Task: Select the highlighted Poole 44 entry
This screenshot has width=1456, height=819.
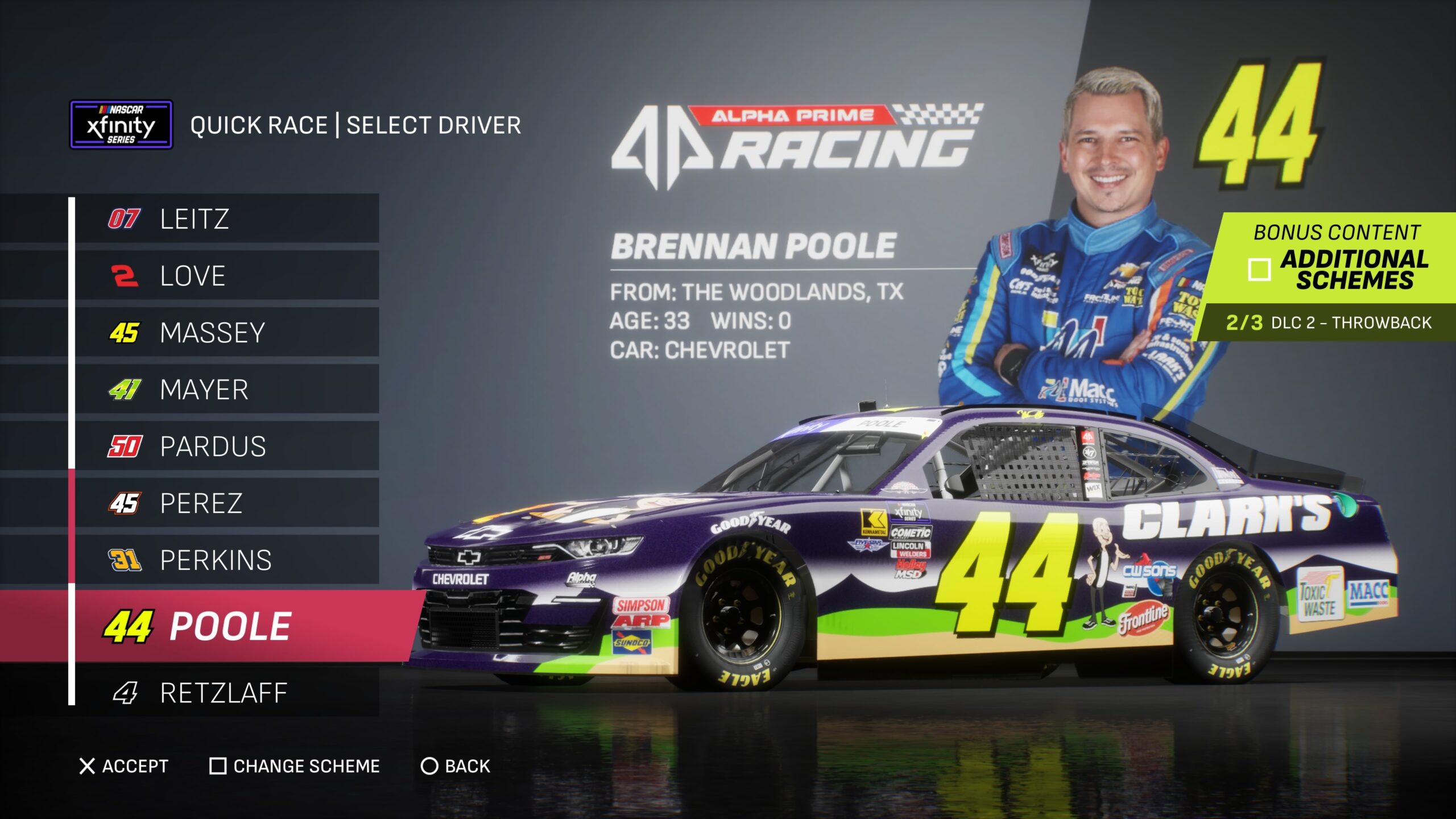Action: (x=226, y=626)
